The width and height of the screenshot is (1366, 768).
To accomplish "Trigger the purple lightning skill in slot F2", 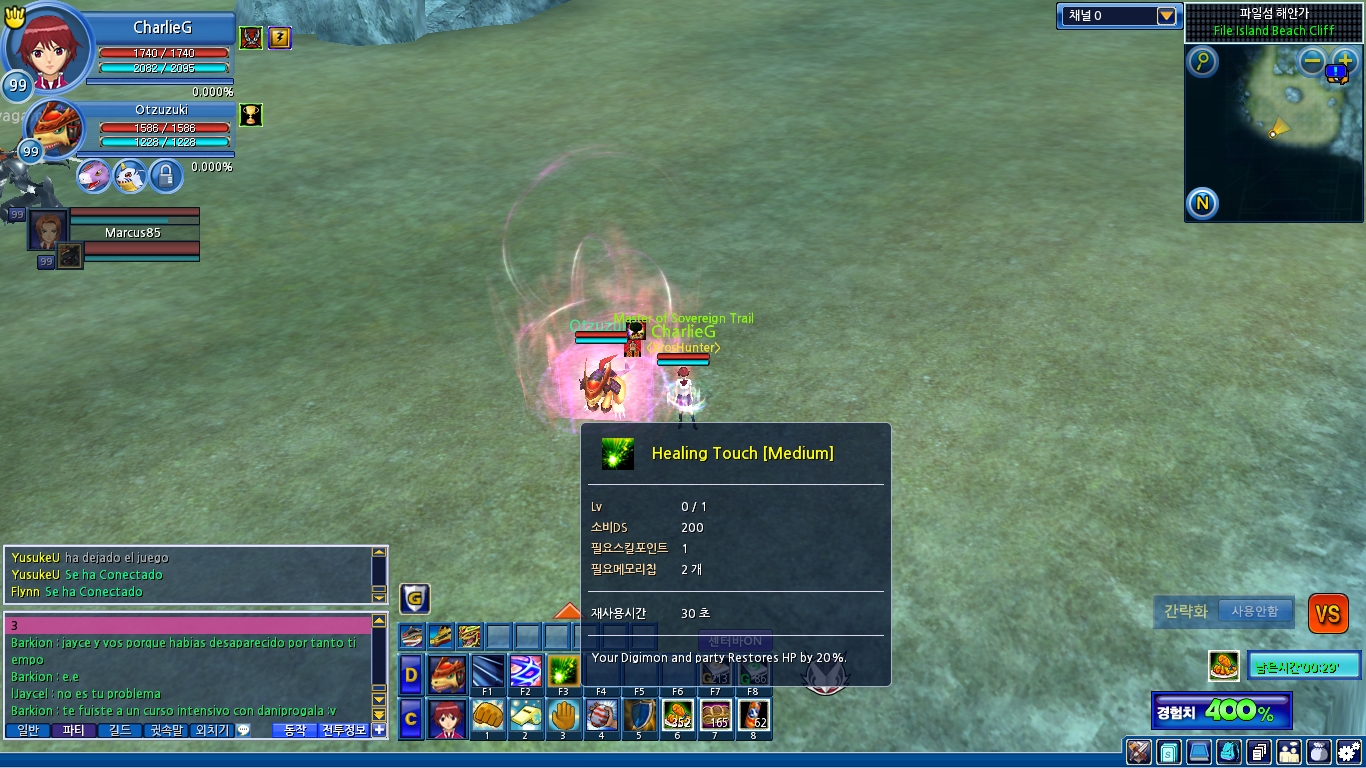I will click(x=526, y=672).
